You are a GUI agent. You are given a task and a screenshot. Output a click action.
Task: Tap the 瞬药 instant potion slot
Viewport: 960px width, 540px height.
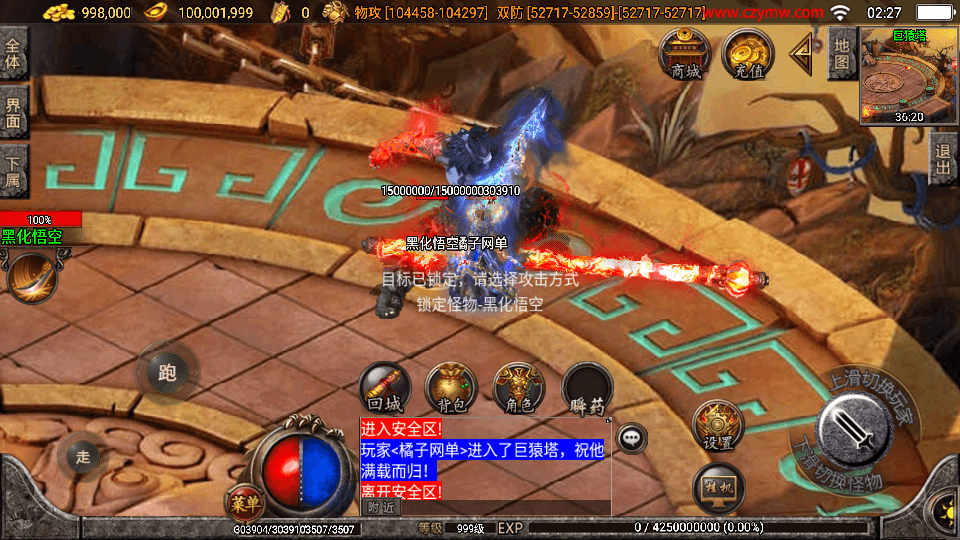pyautogui.click(x=587, y=388)
